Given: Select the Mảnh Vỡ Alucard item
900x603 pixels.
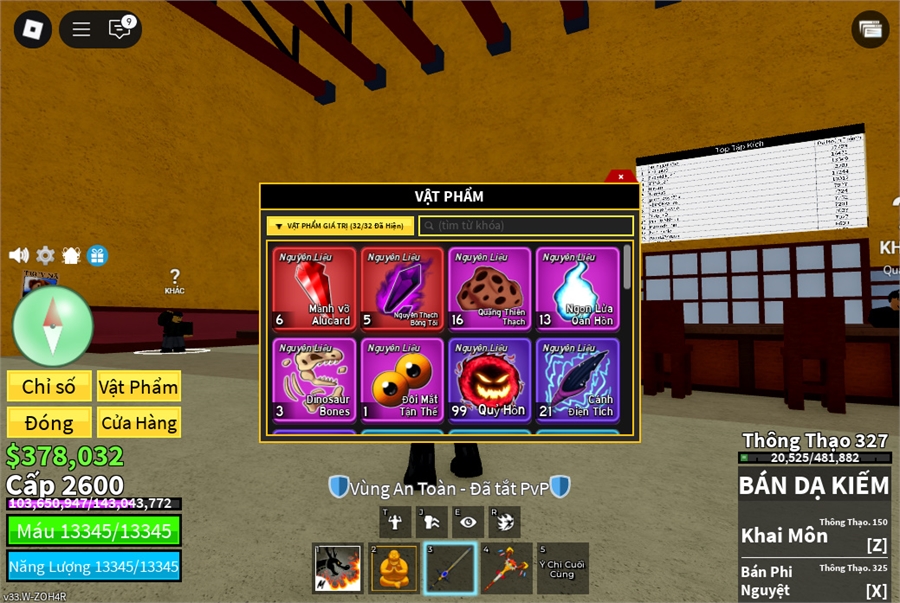Looking at the screenshot, I should click(x=315, y=289).
